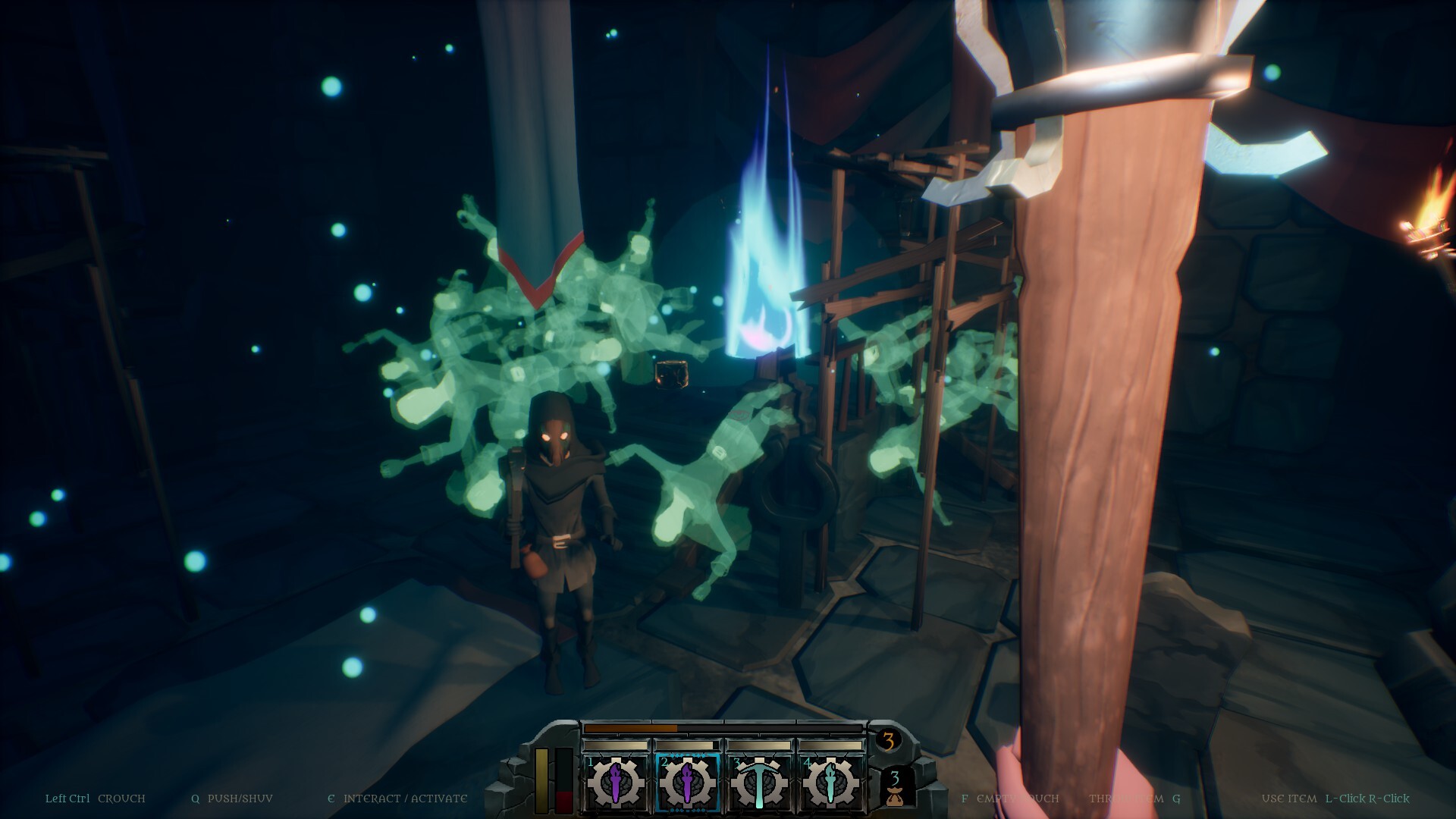Click the INTERACT / ACTIVATE text
This screenshot has width=1456, height=819.
point(406,798)
